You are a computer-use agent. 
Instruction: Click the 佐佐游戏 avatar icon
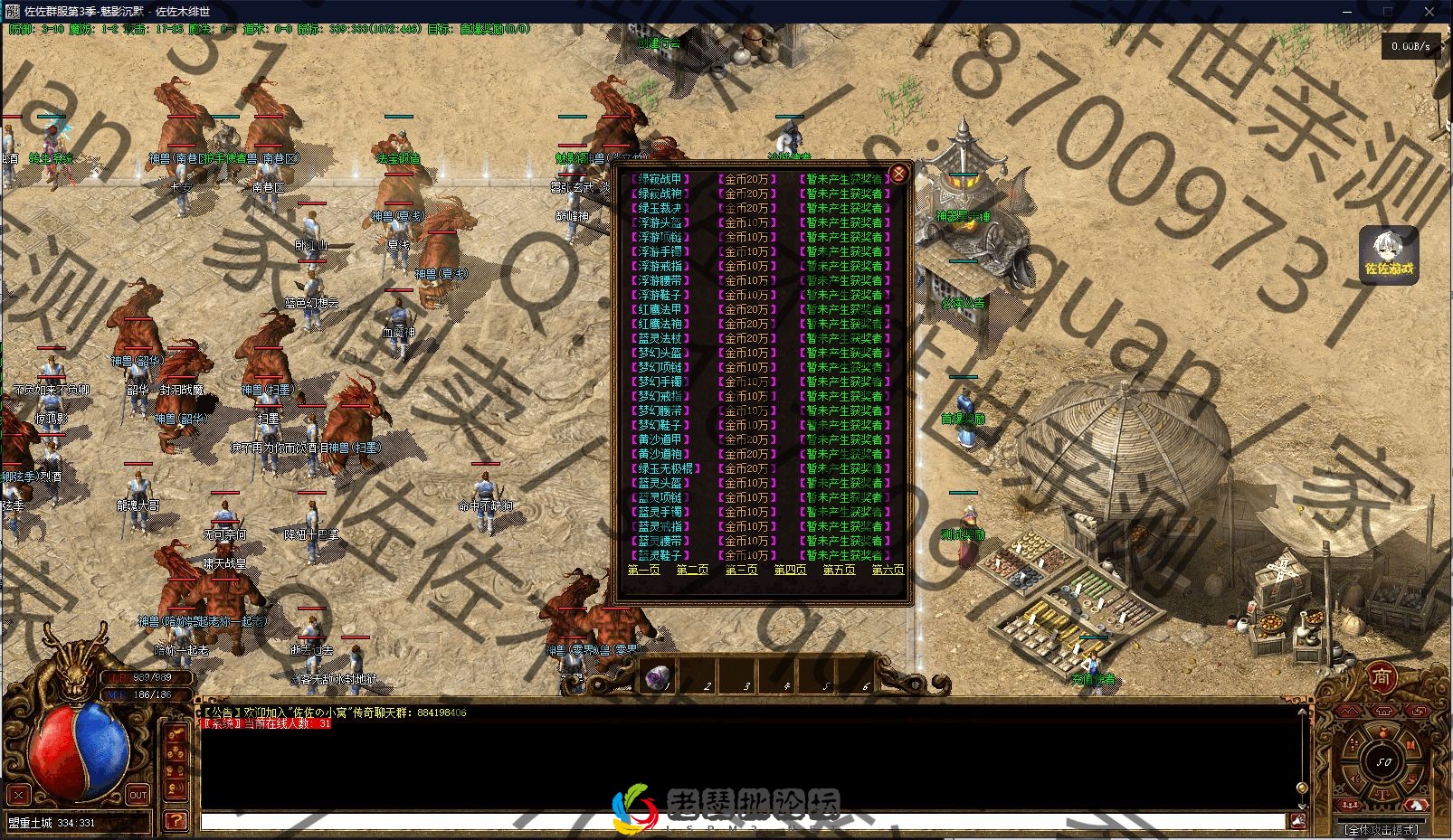(x=1388, y=253)
